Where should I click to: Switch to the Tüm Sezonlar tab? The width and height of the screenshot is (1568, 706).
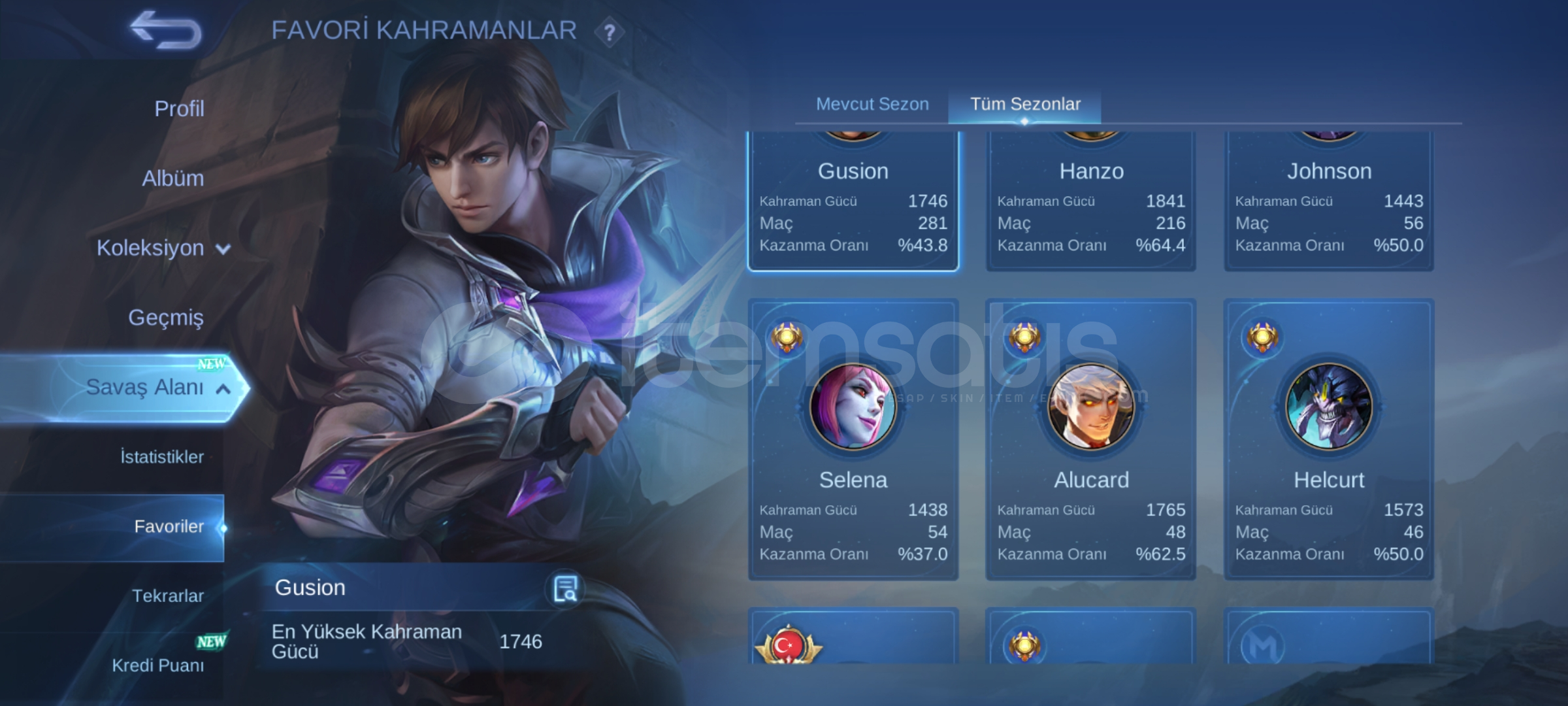1025,104
